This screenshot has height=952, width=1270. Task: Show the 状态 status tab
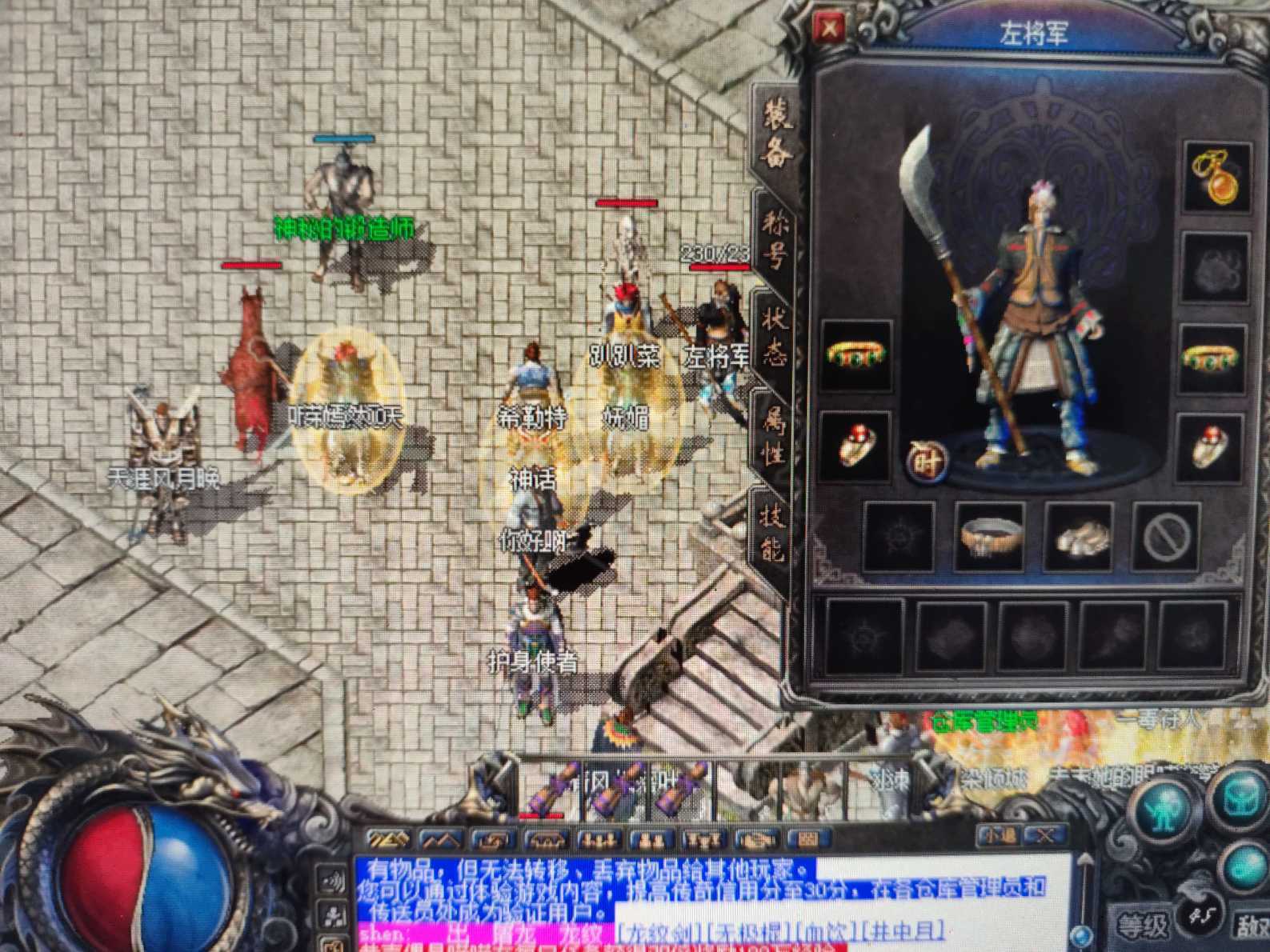tap(775, 336)
